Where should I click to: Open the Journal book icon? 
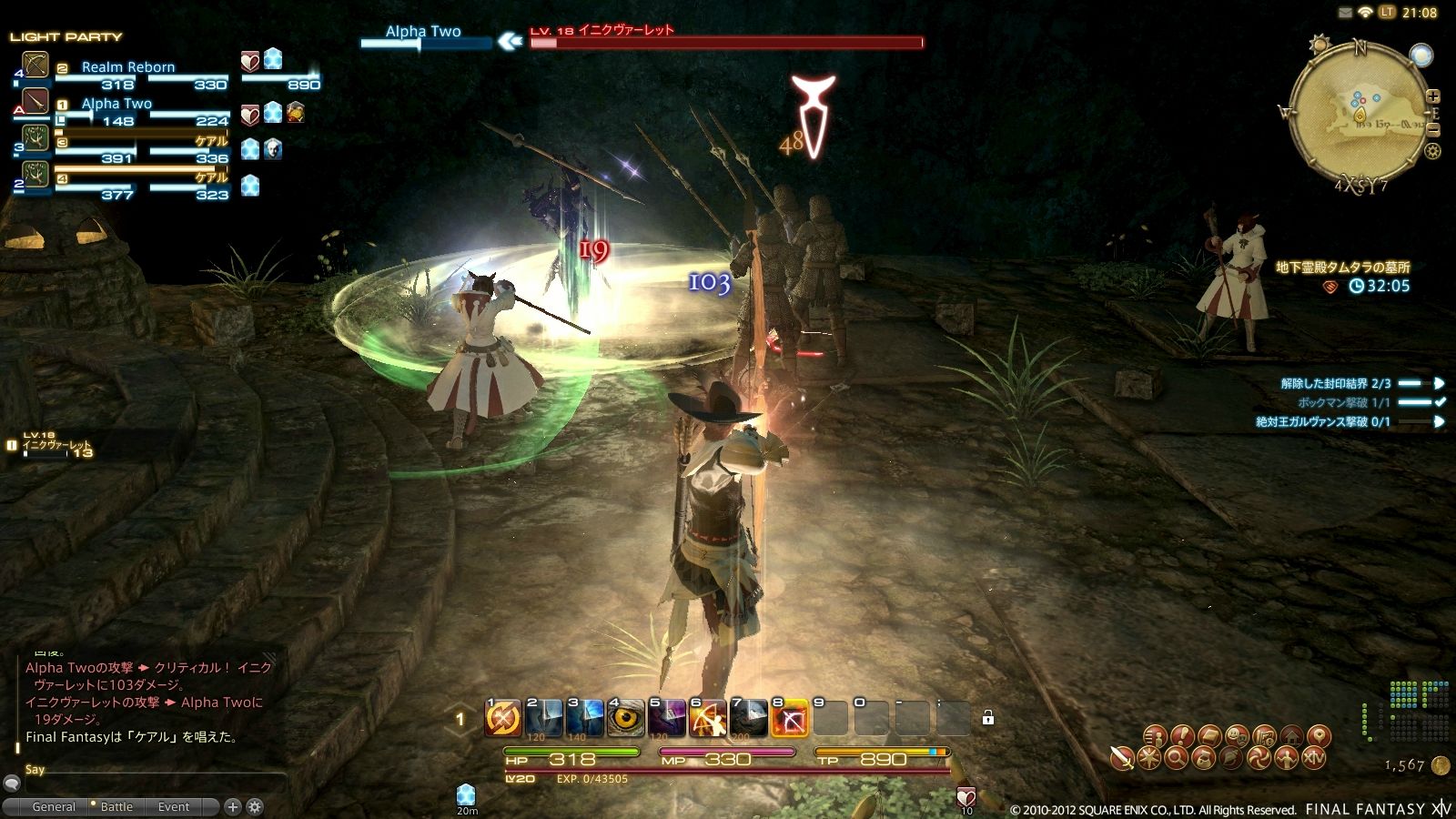point(1209,736)
